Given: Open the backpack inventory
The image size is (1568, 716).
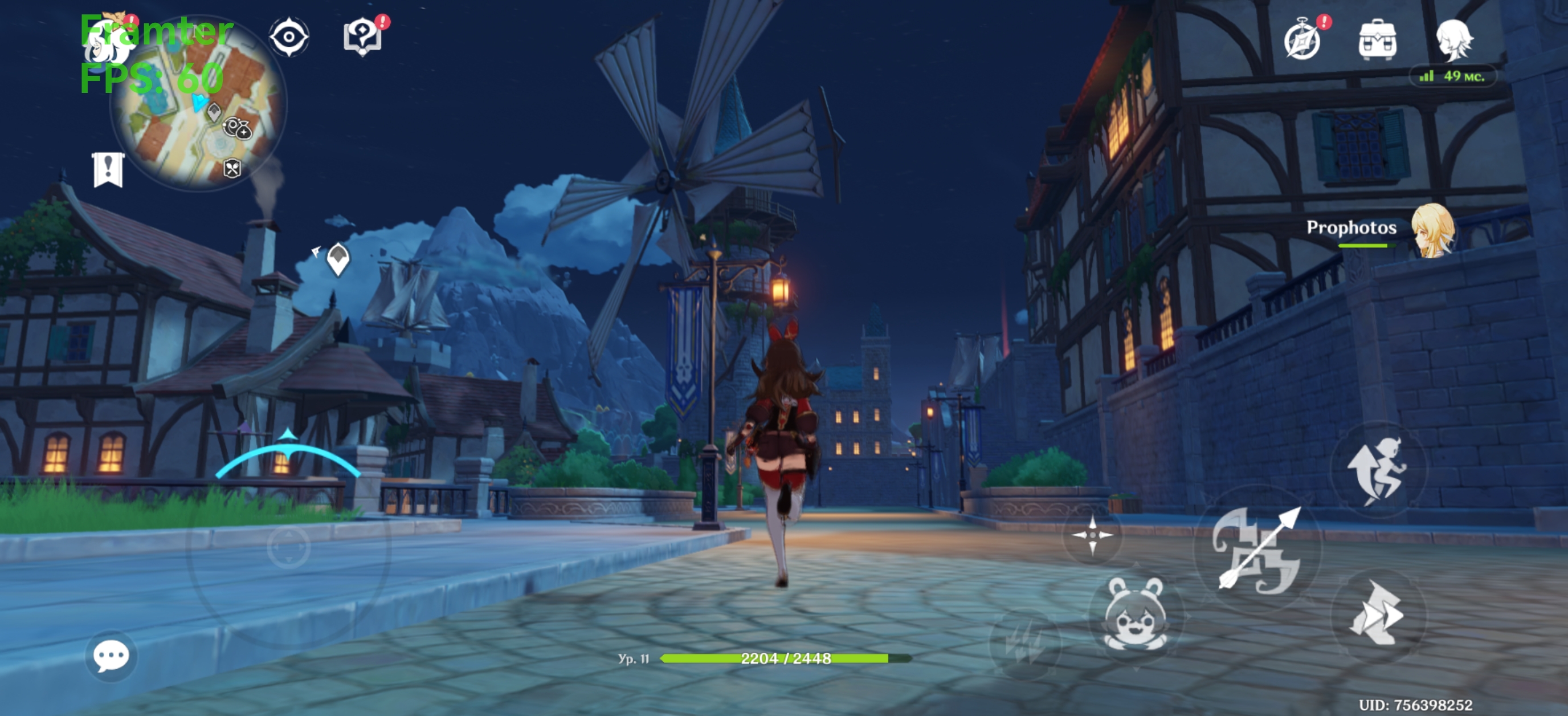Looking at the screenshot, I should (1377, 39).
